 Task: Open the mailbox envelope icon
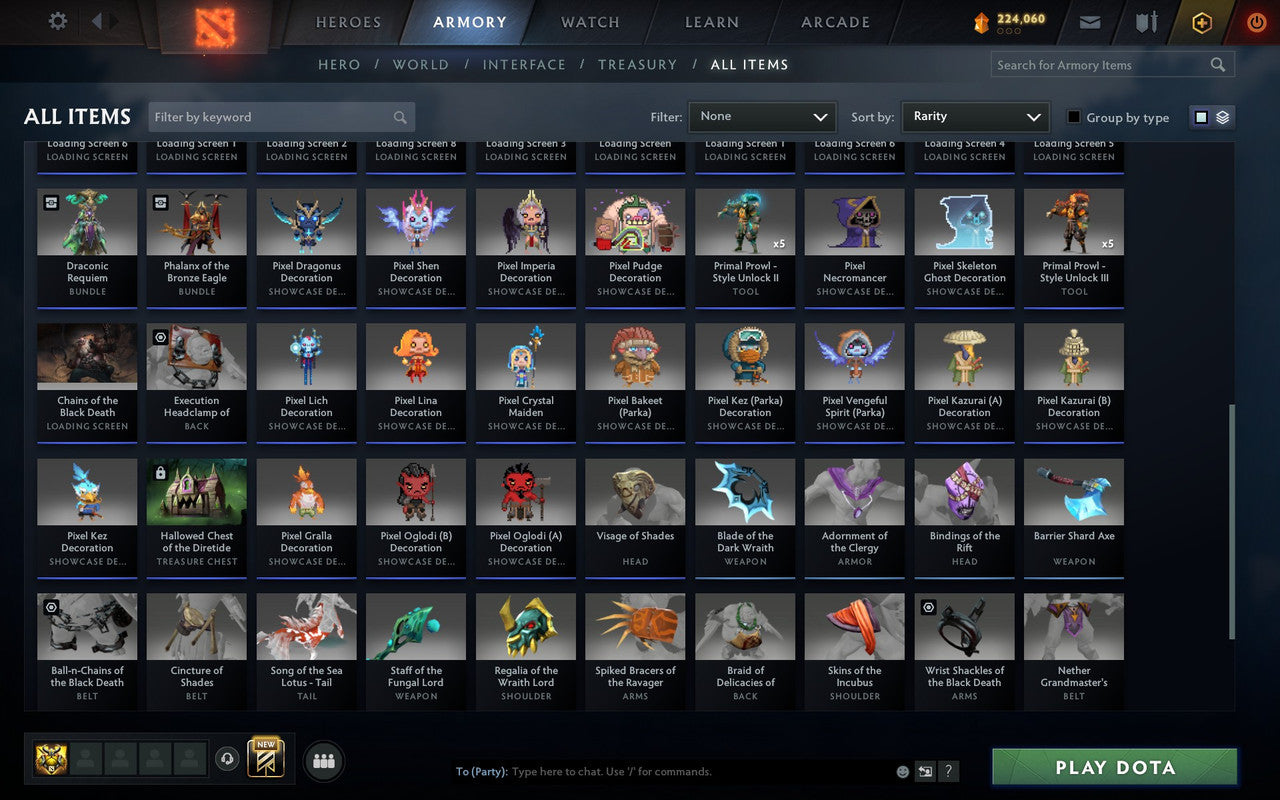[x=1089, y=21]
